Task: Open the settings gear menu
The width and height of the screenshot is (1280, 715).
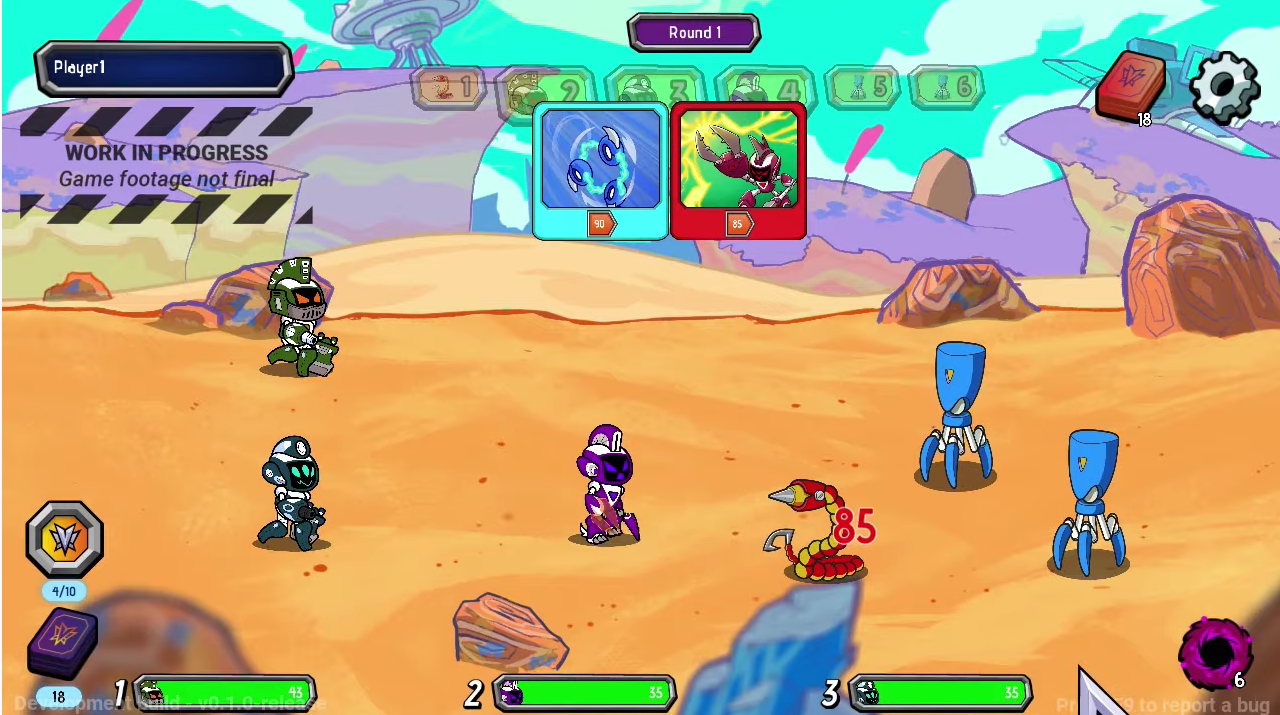Action: [1224, 87]
